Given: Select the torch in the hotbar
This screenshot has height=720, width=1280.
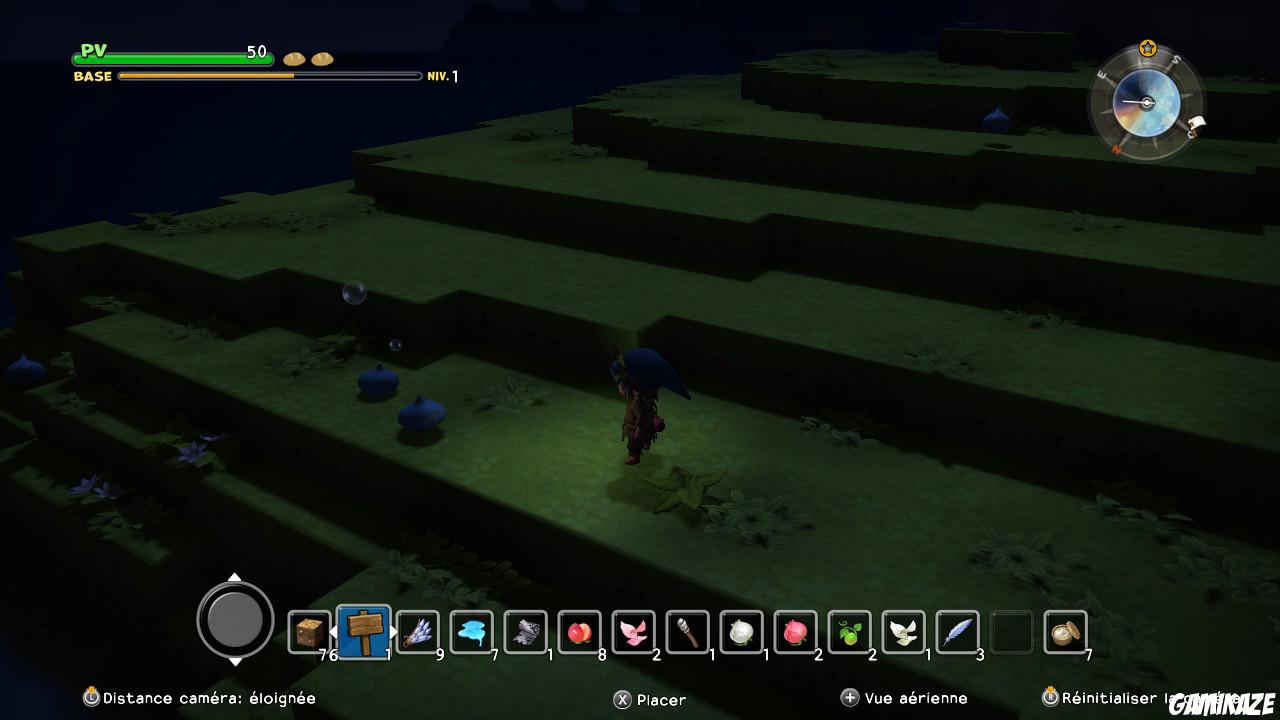Looking at the screenshot, I should pos(688,630).
